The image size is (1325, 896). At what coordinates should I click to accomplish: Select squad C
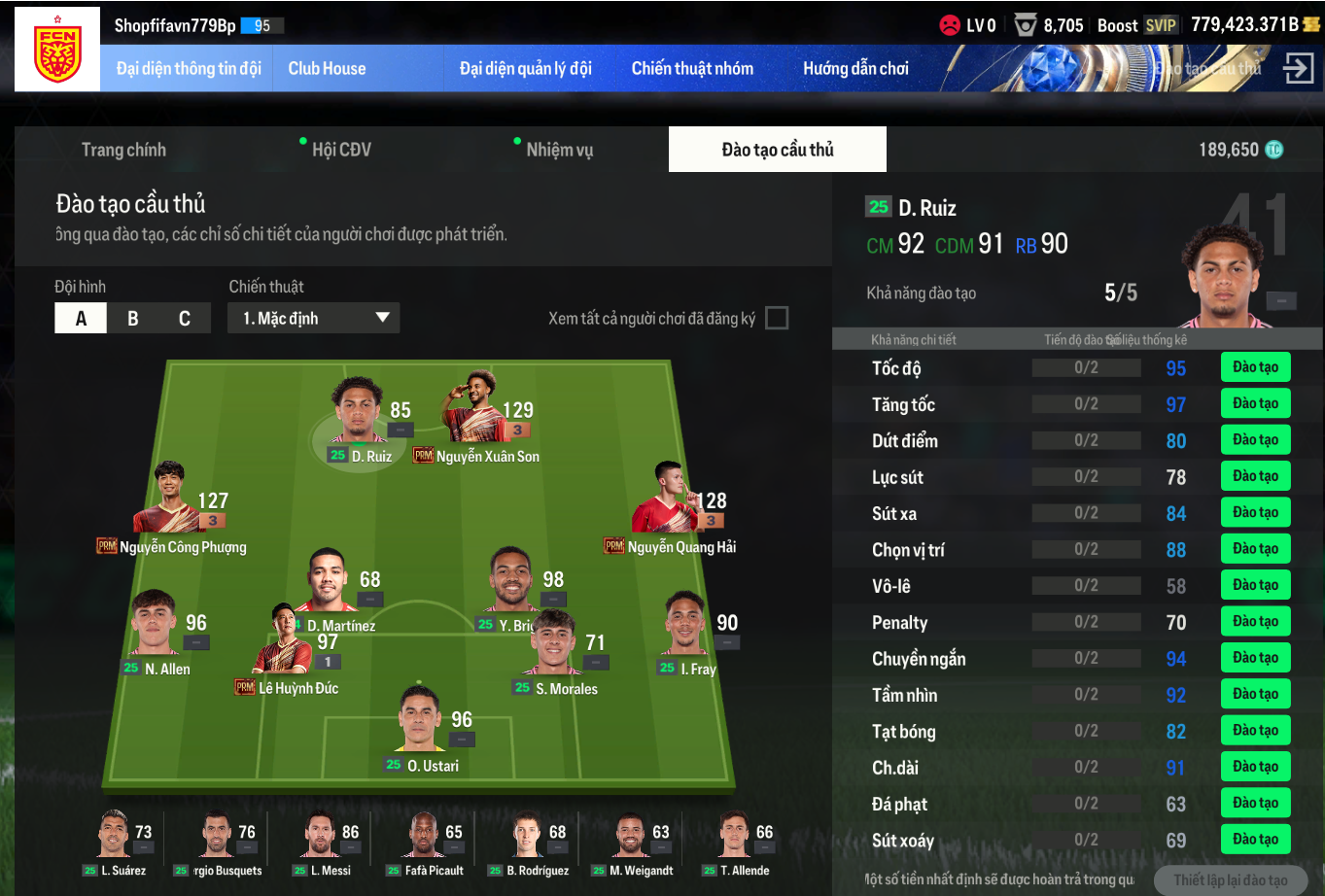pos(185,319)
